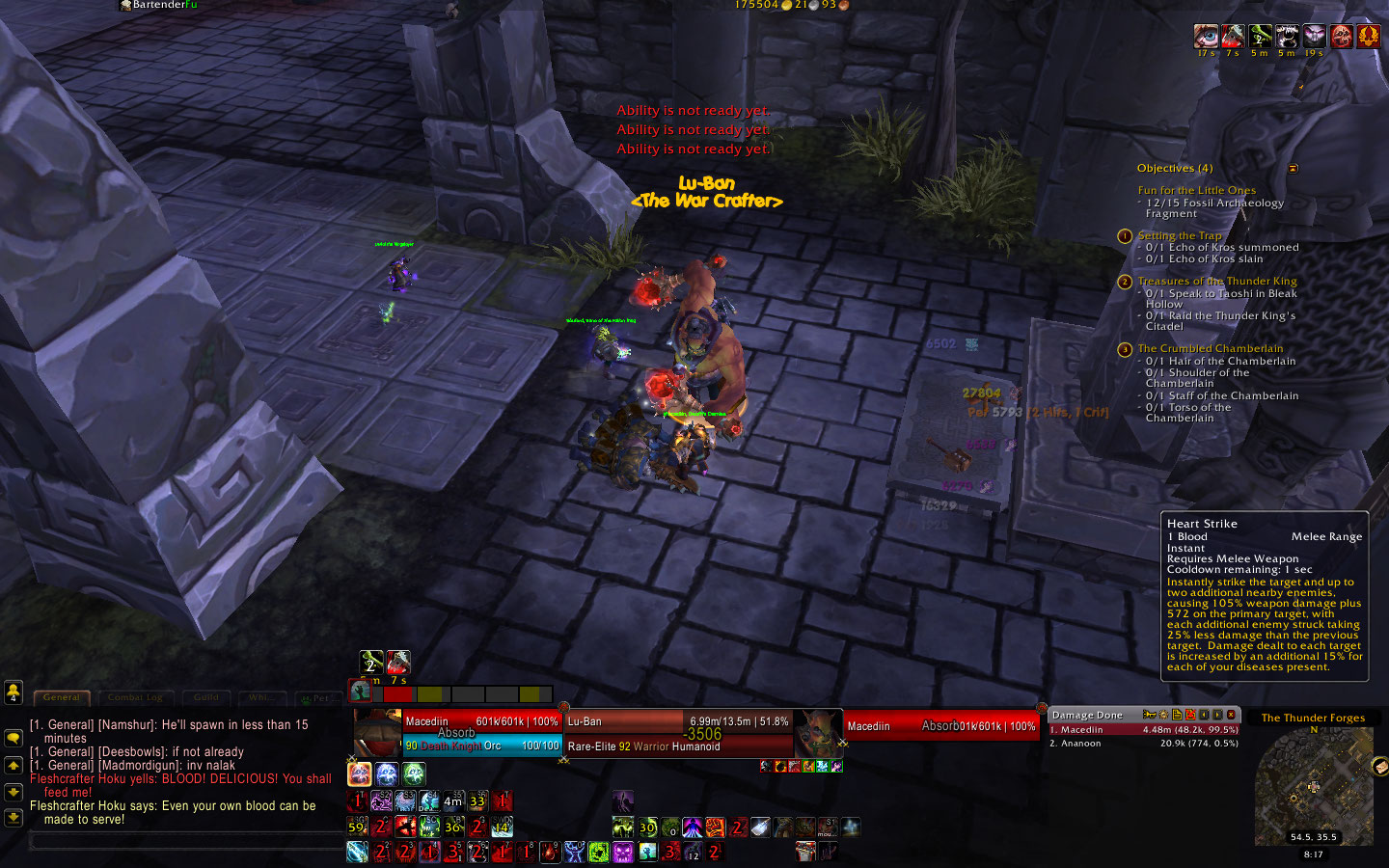Viewport: 1389px width, 868px height.
Task: Select Macediin row in damage meter
Action: pyautogui.click(x=1143, y=730)
